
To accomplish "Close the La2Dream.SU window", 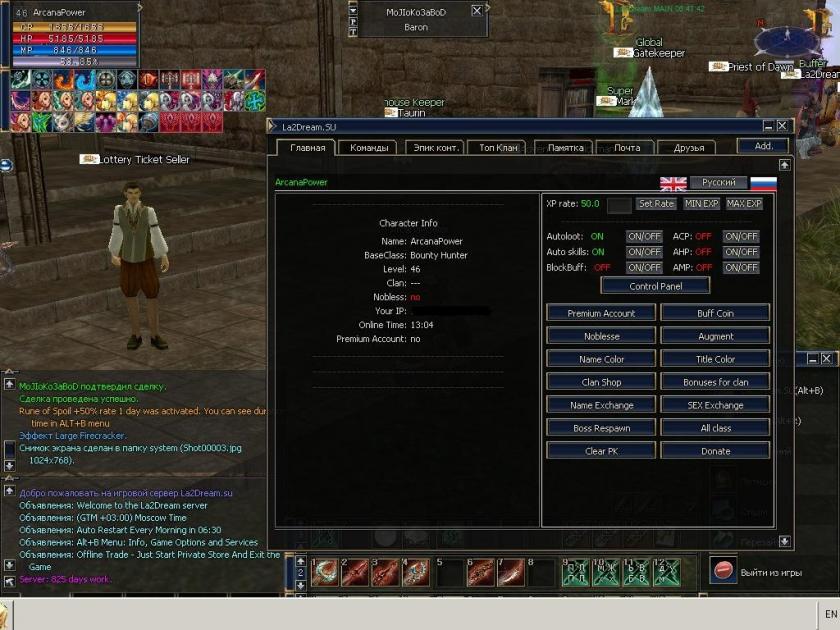I will 782,127.
